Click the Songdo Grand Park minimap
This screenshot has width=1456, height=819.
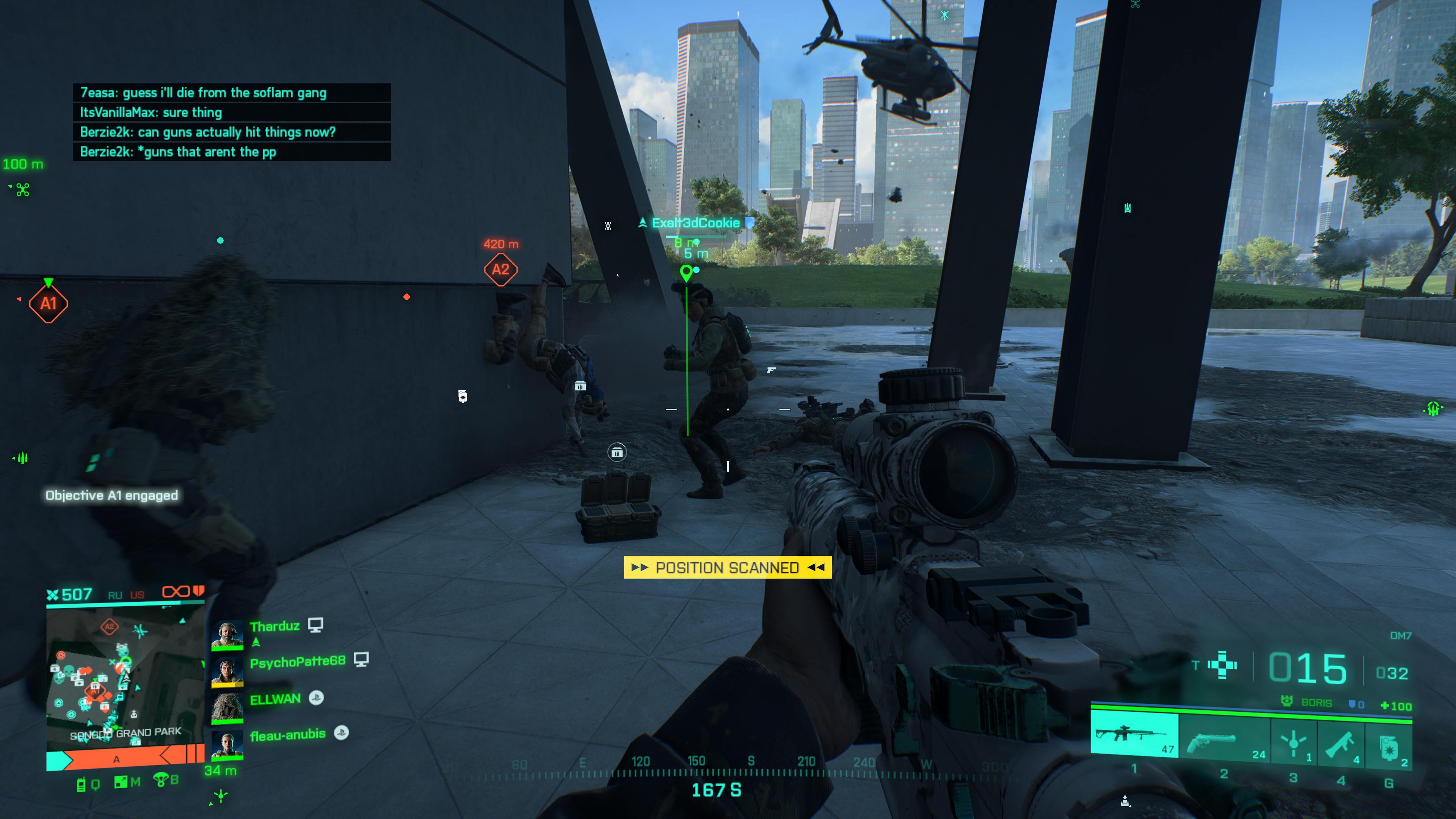click(125, 678)
